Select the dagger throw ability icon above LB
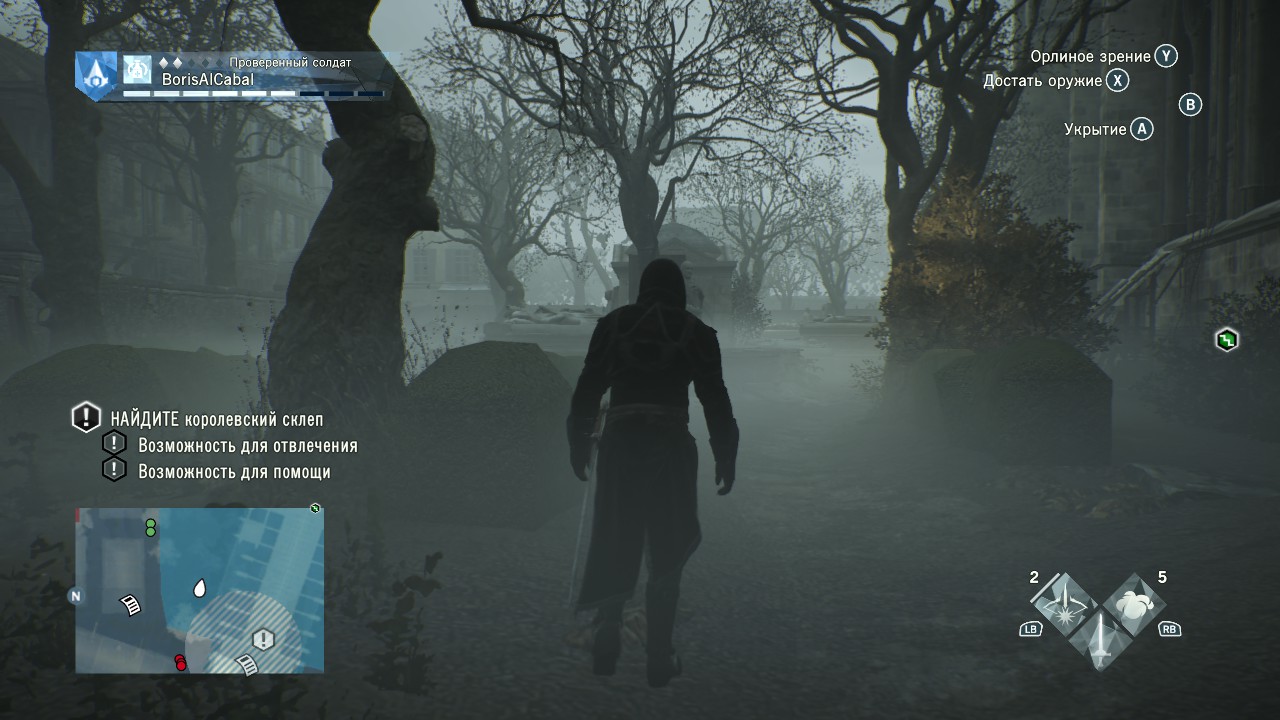This screenshot has width=1280, height=720. 1063,600
